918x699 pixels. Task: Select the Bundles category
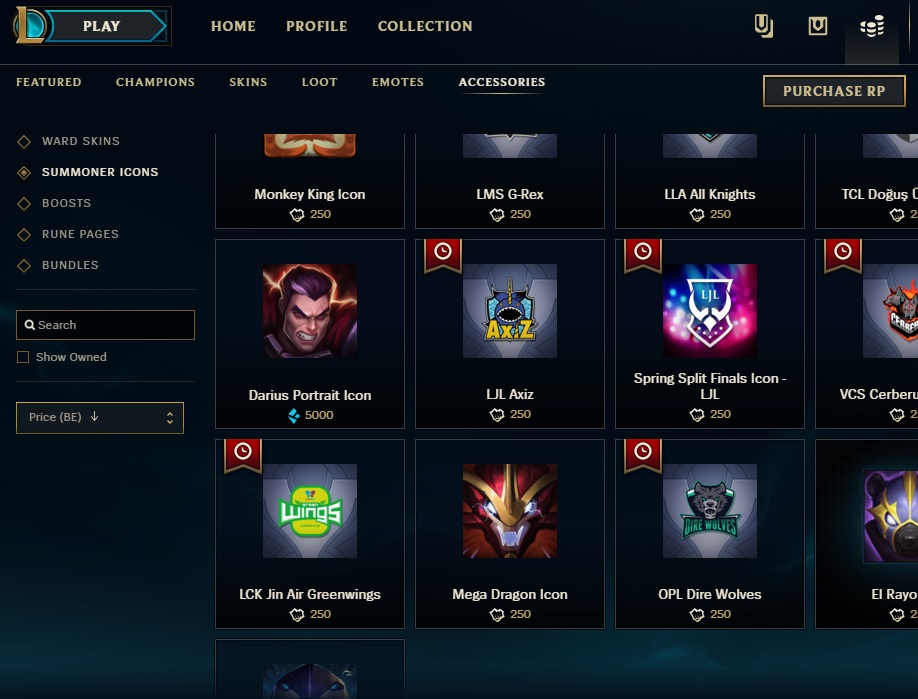[70, 265]
